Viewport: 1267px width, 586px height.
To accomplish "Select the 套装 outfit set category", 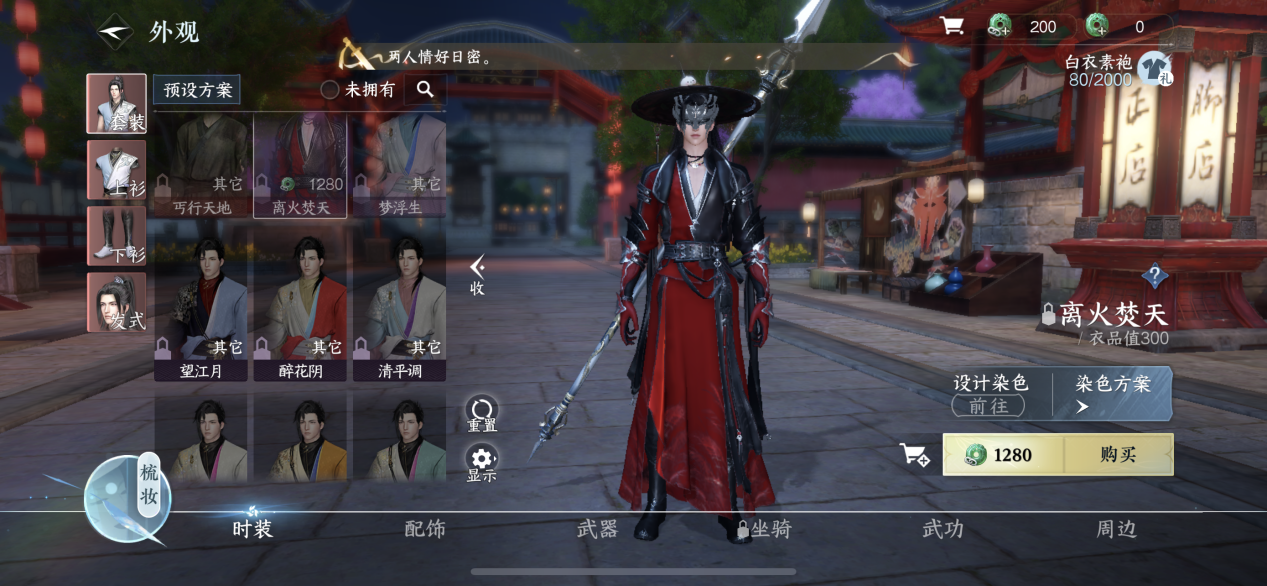I will pyautogui.click(x=116, y=104).
